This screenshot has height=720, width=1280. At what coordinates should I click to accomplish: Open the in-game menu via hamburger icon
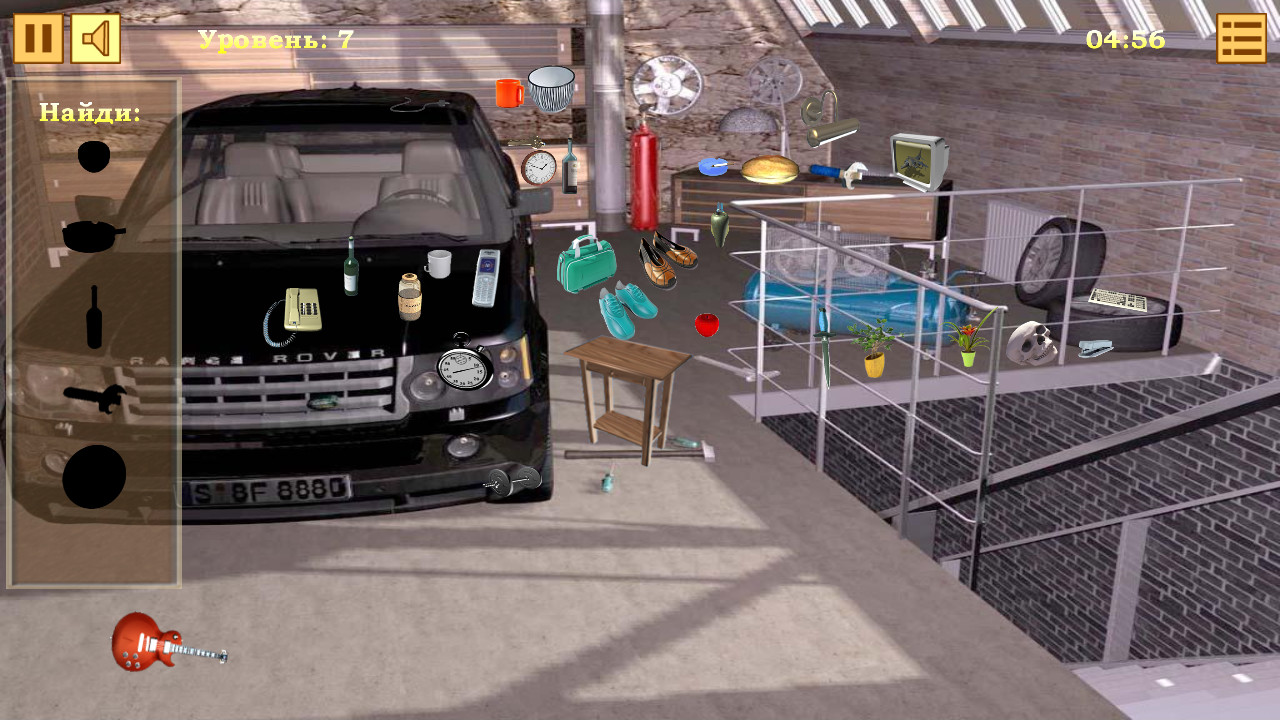tap(1240, 40)
